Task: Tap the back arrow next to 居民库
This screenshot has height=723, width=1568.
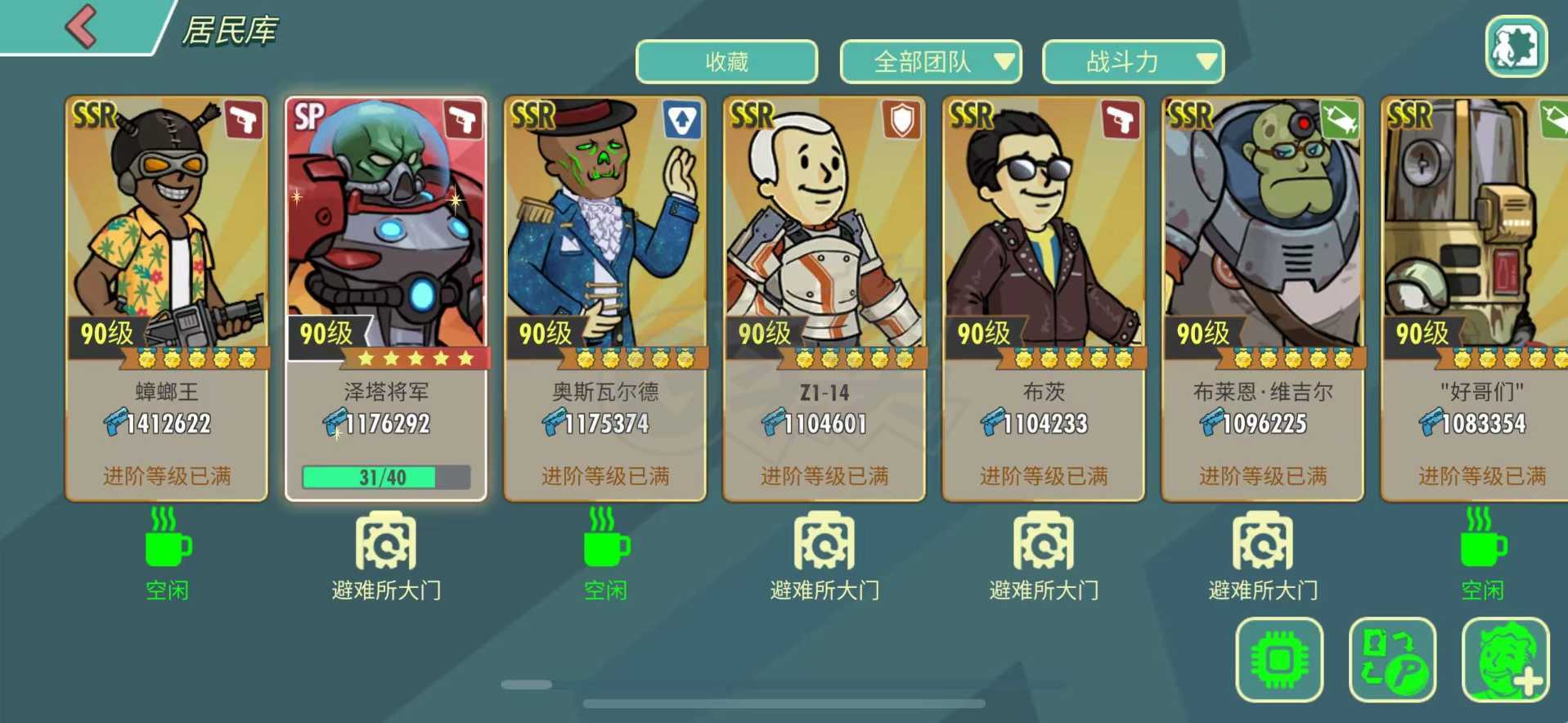Action: pos(80,27)
